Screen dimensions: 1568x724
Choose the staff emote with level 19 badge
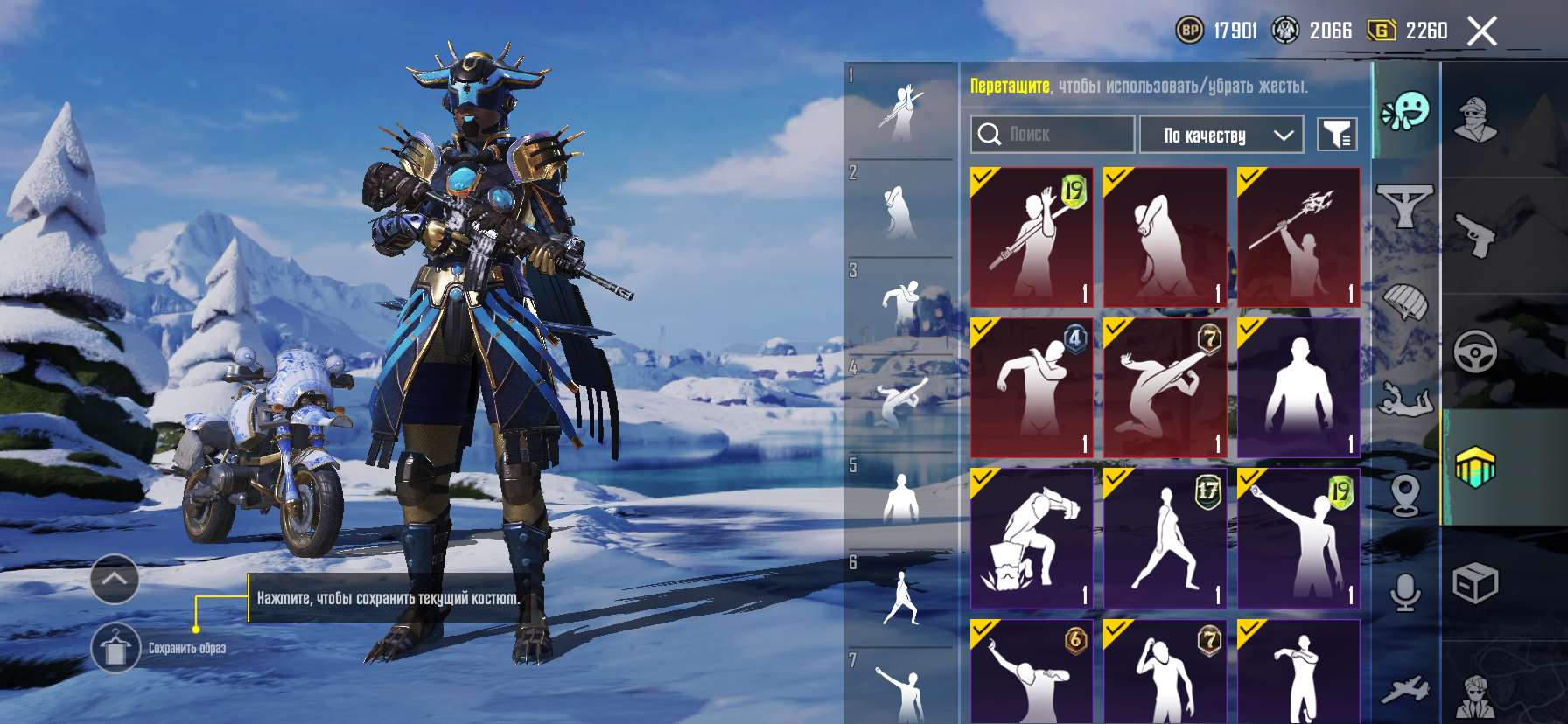click(x=1032, y=236)
